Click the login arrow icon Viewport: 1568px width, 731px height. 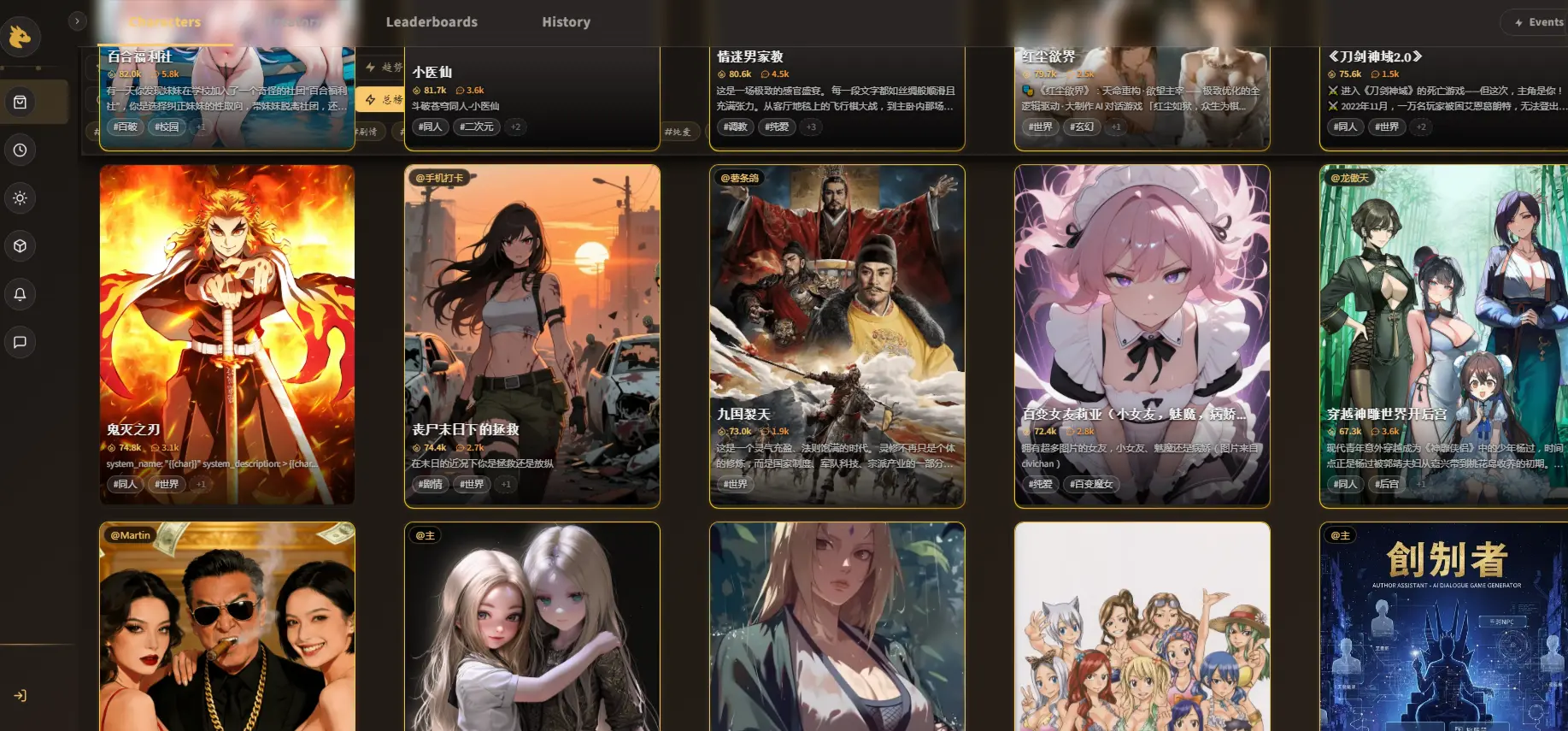21,696
